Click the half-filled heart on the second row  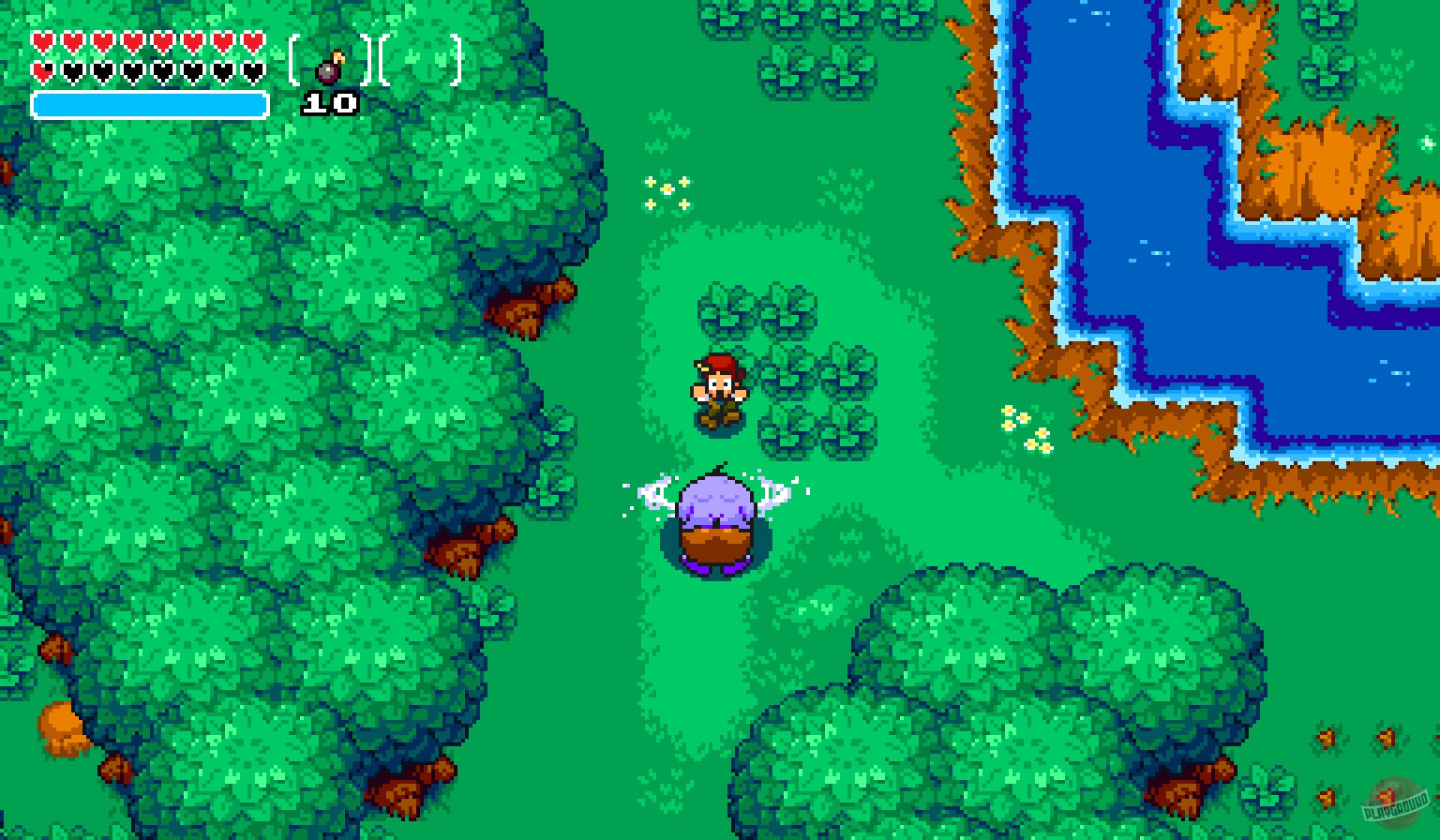[43, 70]
